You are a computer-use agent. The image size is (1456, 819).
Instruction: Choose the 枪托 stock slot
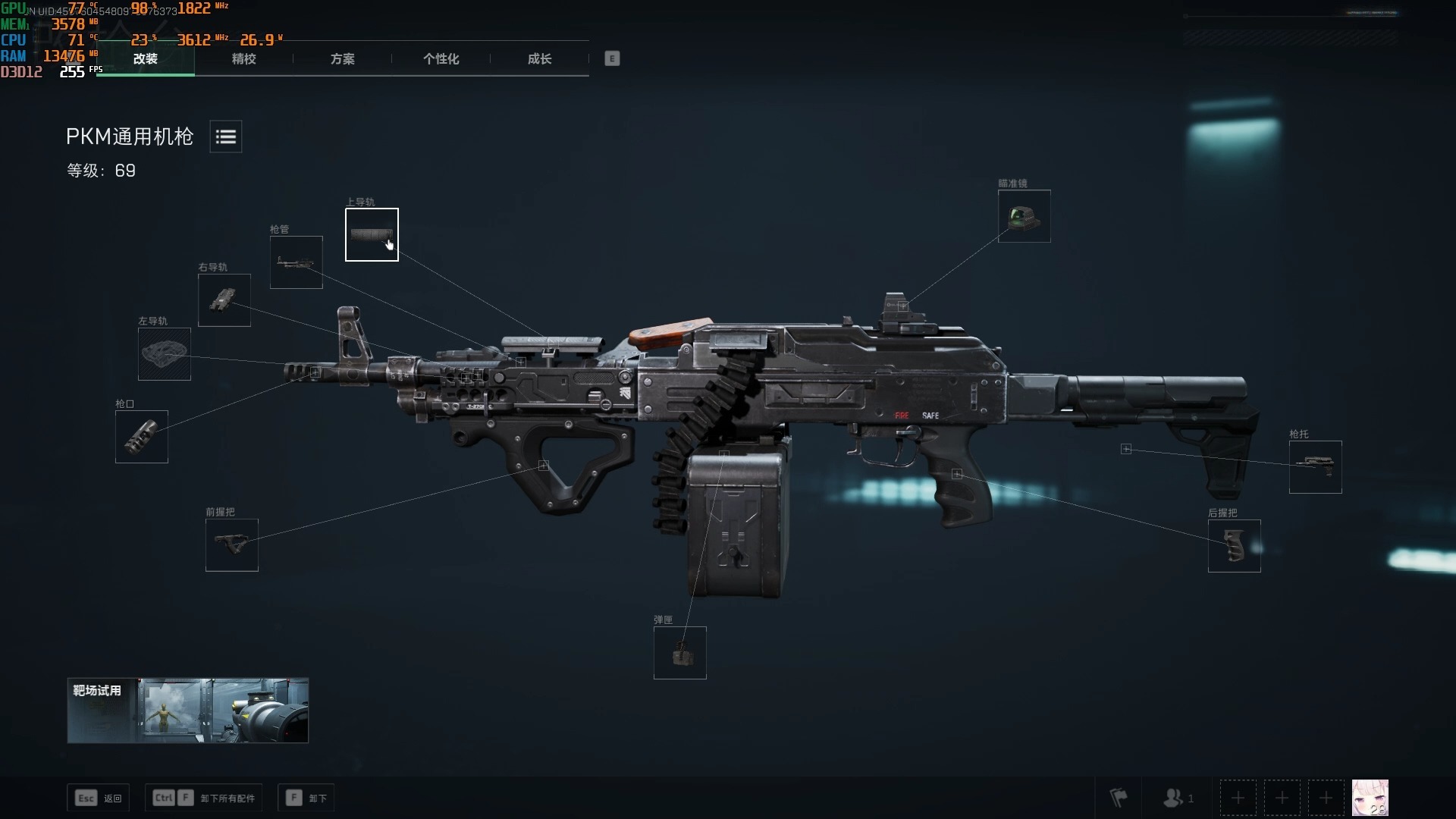[1315, 467]
